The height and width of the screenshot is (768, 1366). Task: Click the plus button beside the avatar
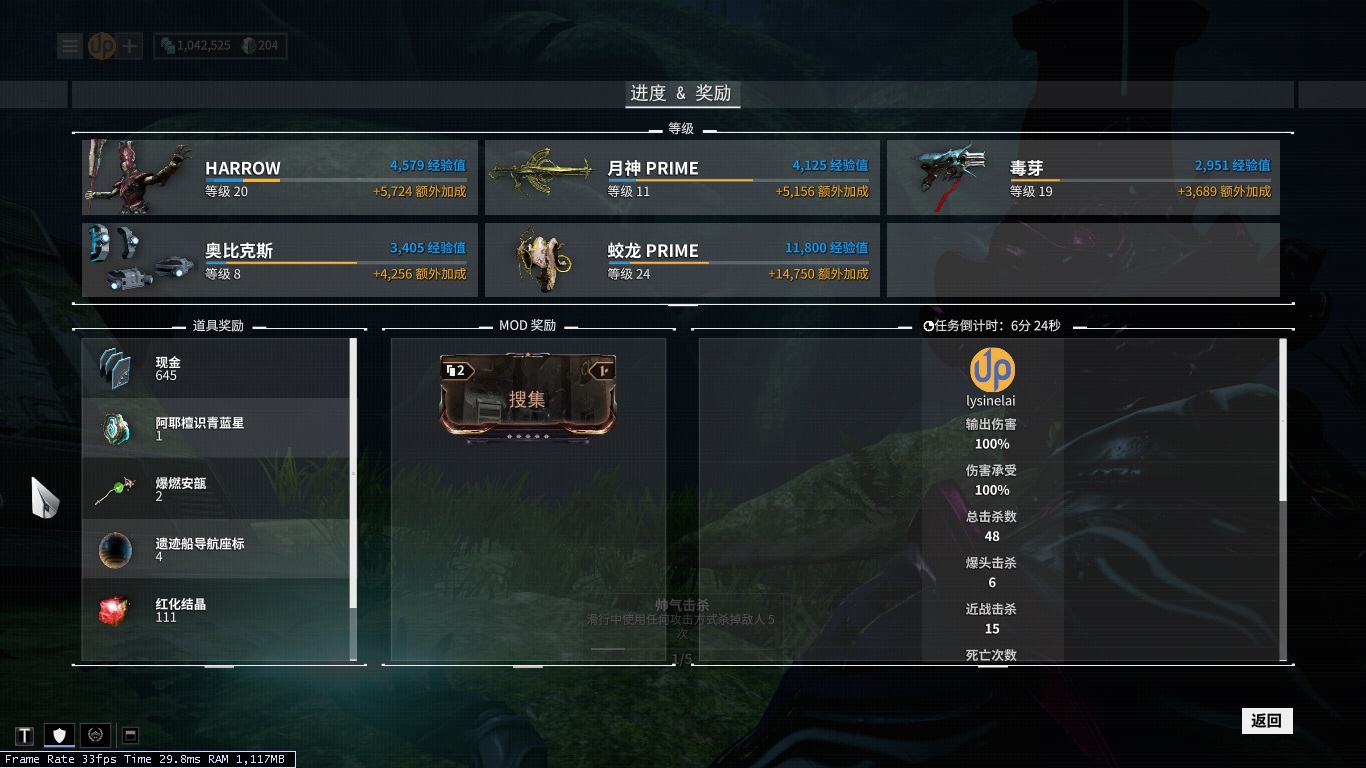(x=131, y=46)
